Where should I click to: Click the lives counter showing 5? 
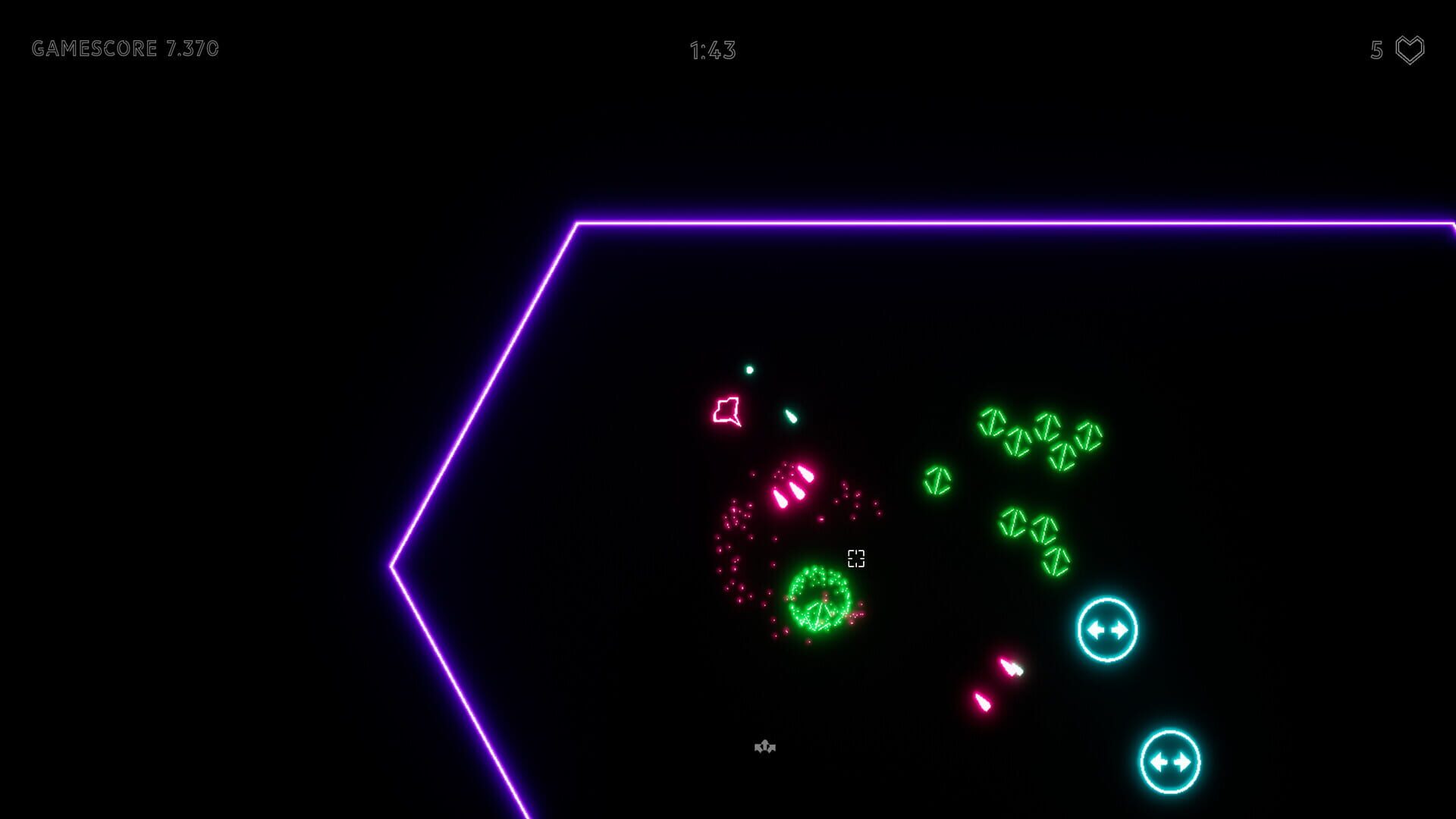coord(1374,50)
